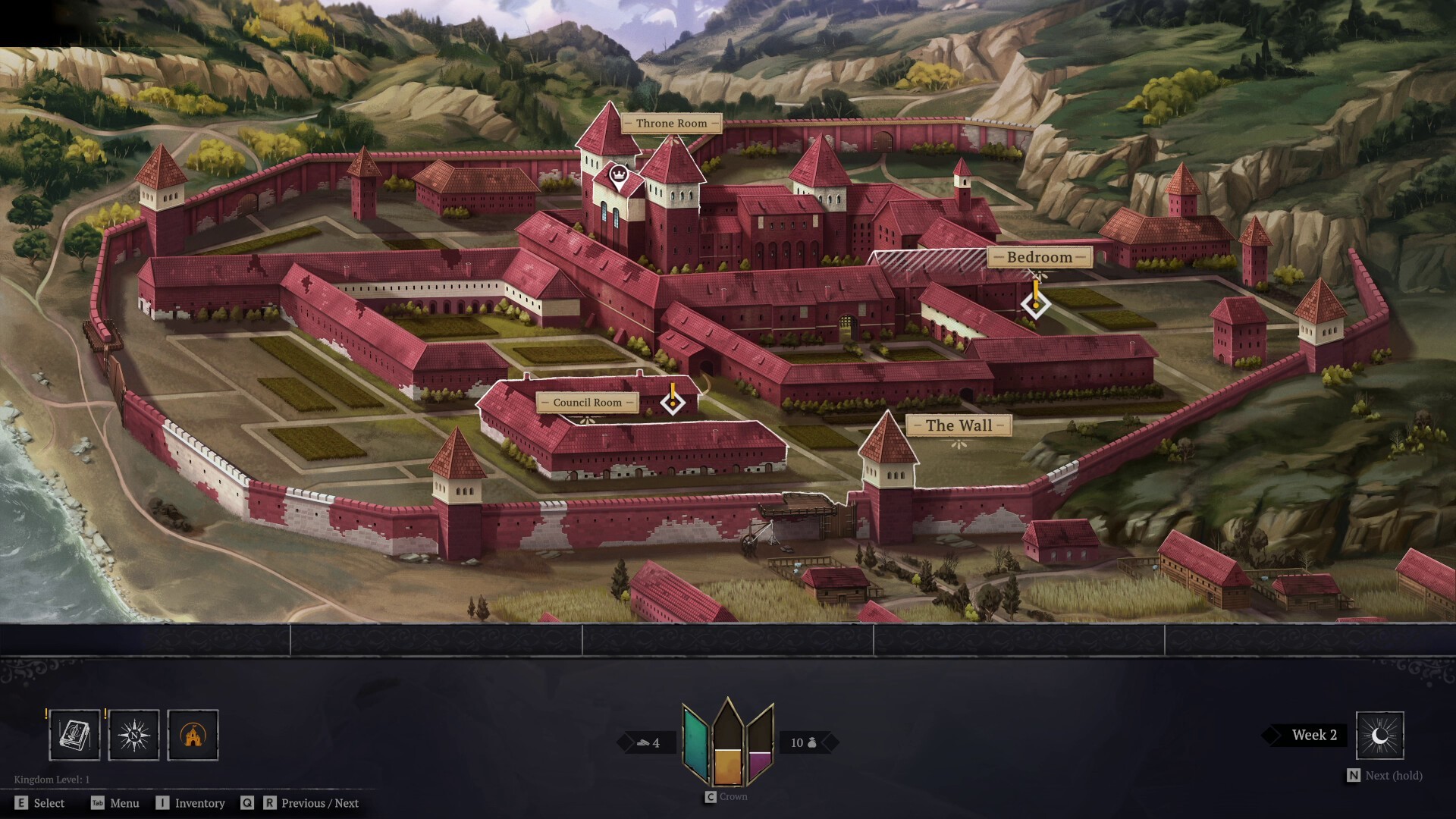
Task: Advance the week with moon button
Action: click(1379, 735)
